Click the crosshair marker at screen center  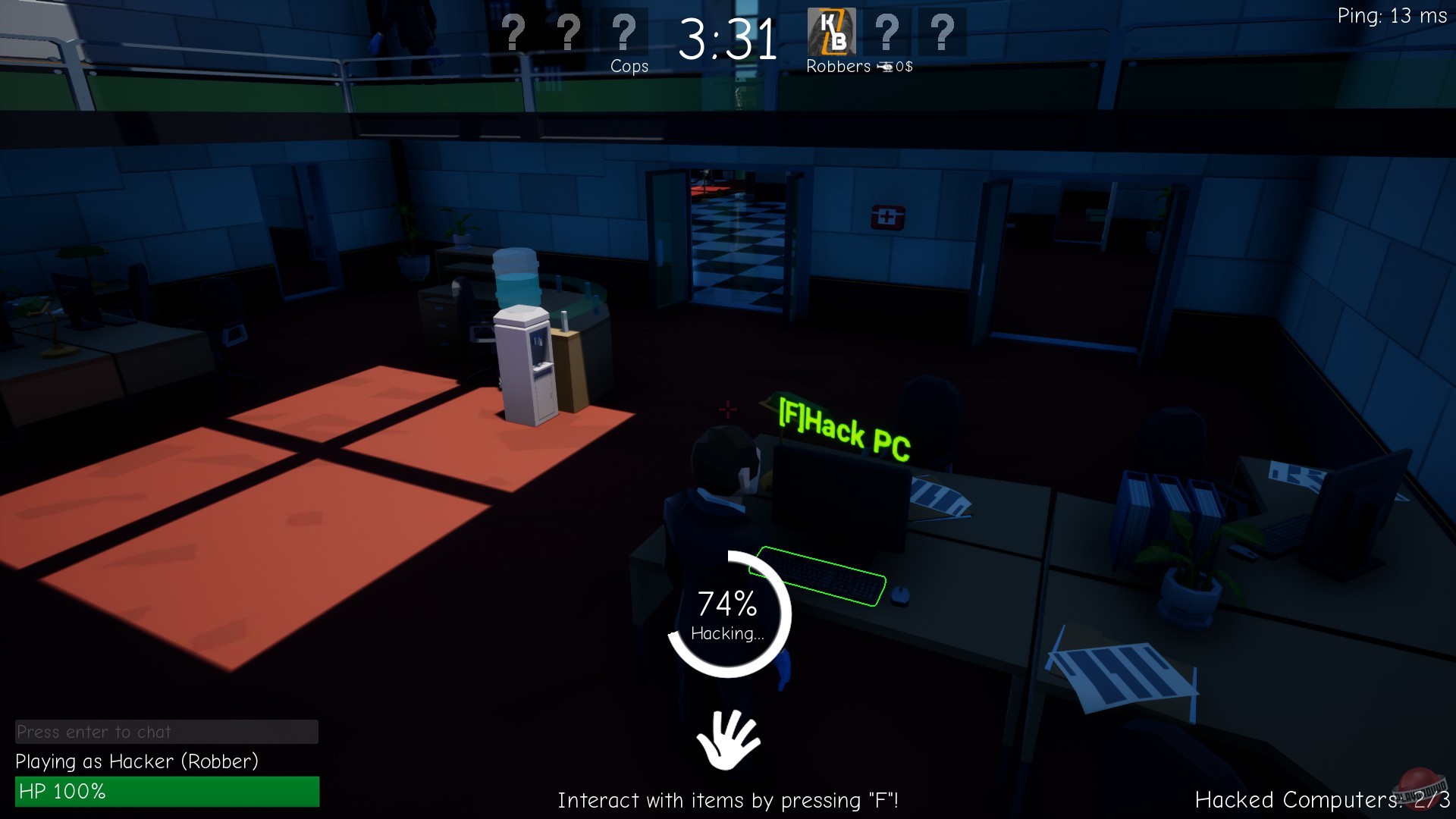click(728, 409)
